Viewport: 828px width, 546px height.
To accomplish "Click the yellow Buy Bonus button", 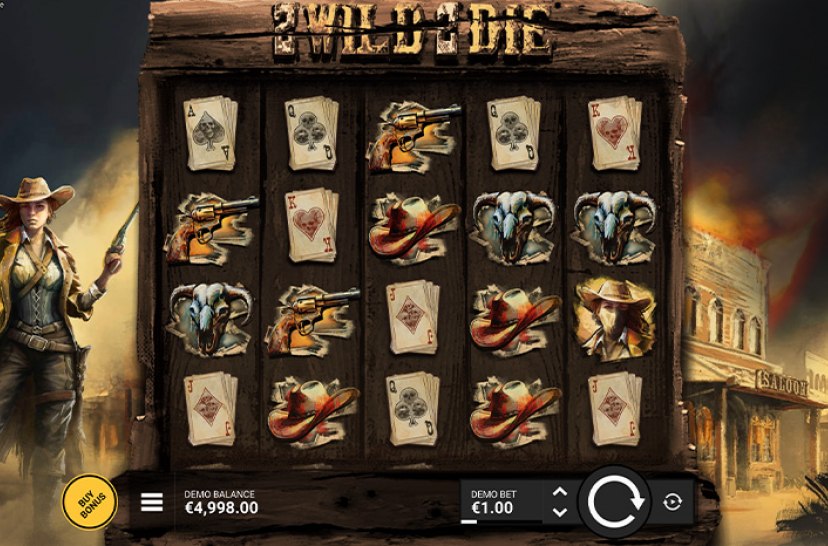I will (89, 501).
